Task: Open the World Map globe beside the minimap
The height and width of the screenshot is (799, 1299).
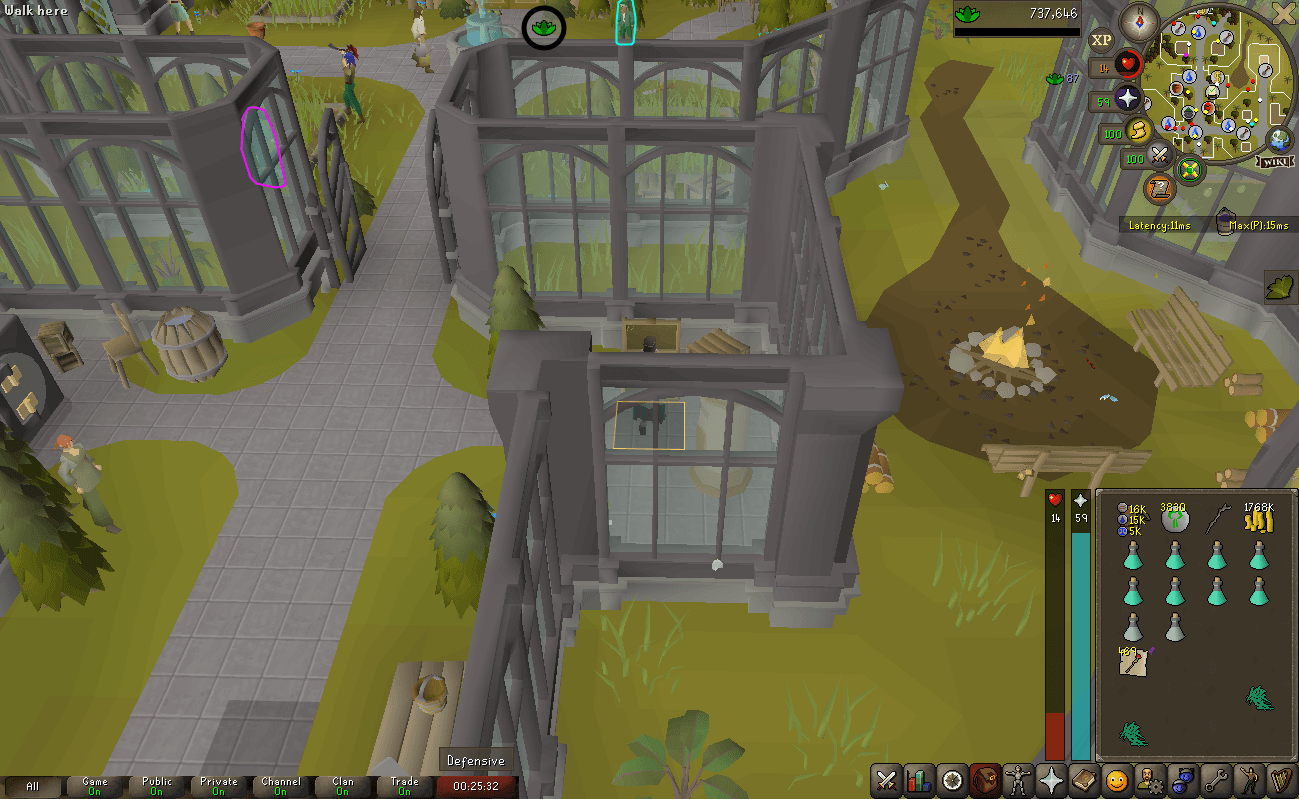Action: [1278, 139]
